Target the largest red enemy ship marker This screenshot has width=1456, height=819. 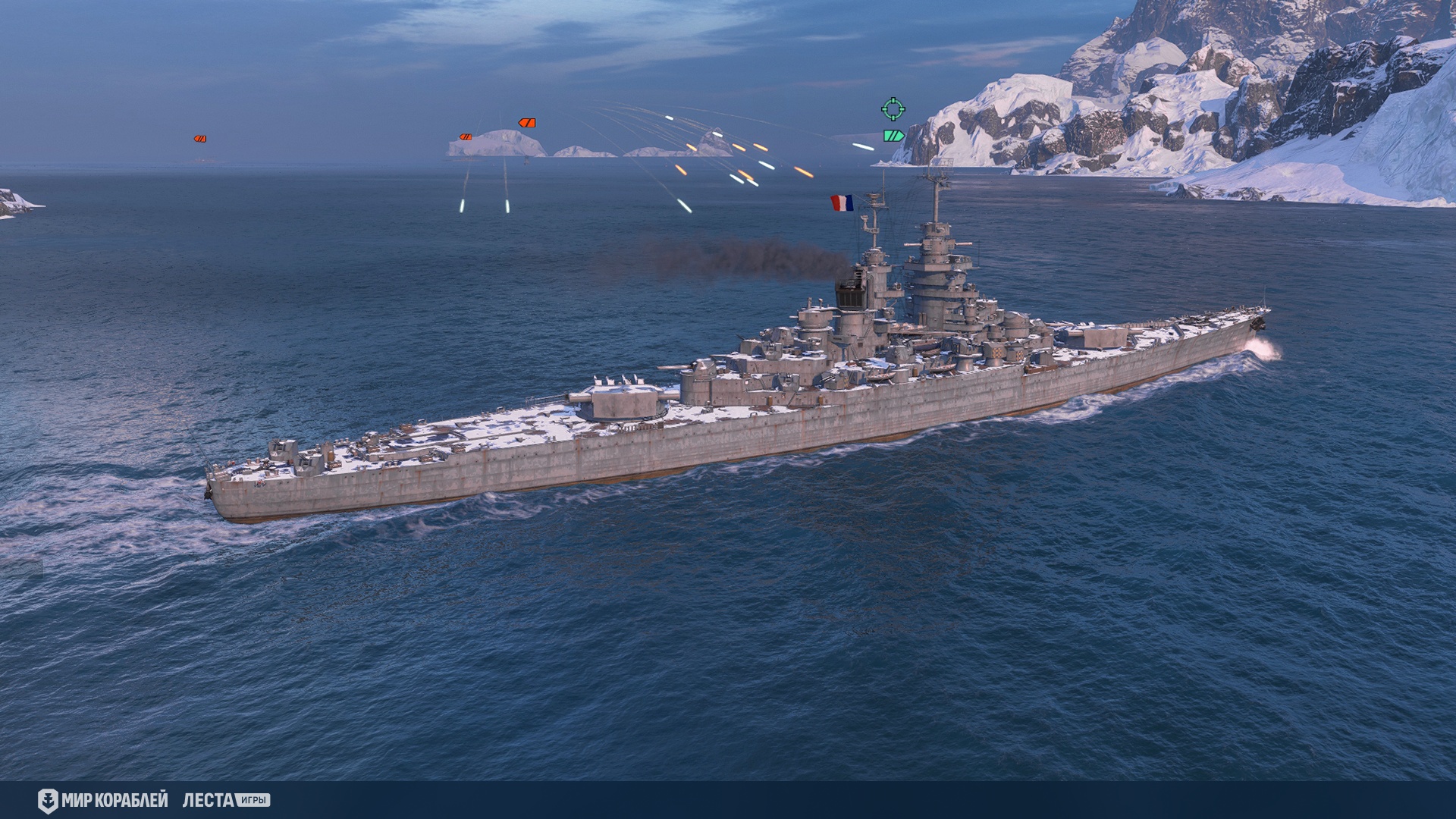click(527, 123)
